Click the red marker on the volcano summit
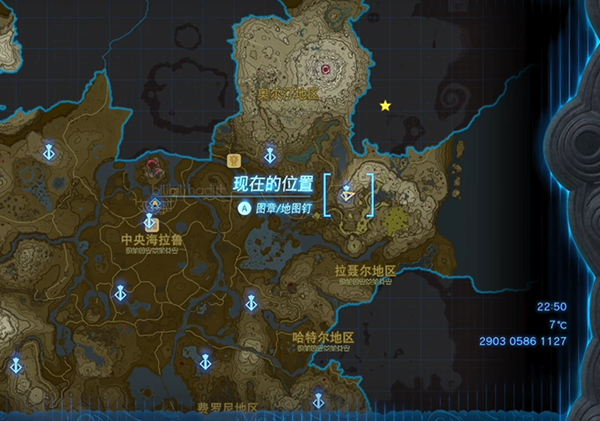 [x=326, y=69]
